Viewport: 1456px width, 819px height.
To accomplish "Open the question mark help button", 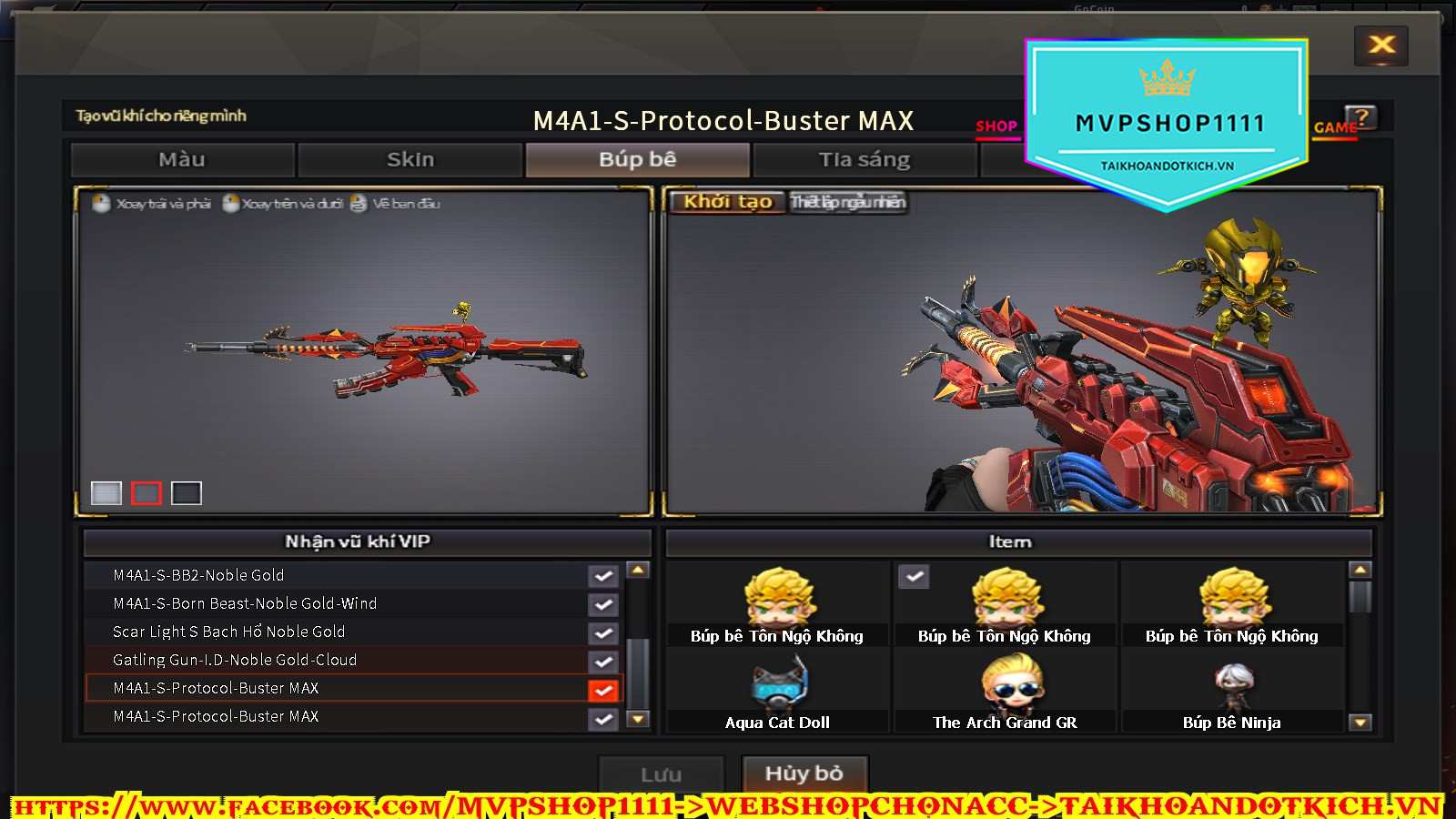I will [1361, 117].
